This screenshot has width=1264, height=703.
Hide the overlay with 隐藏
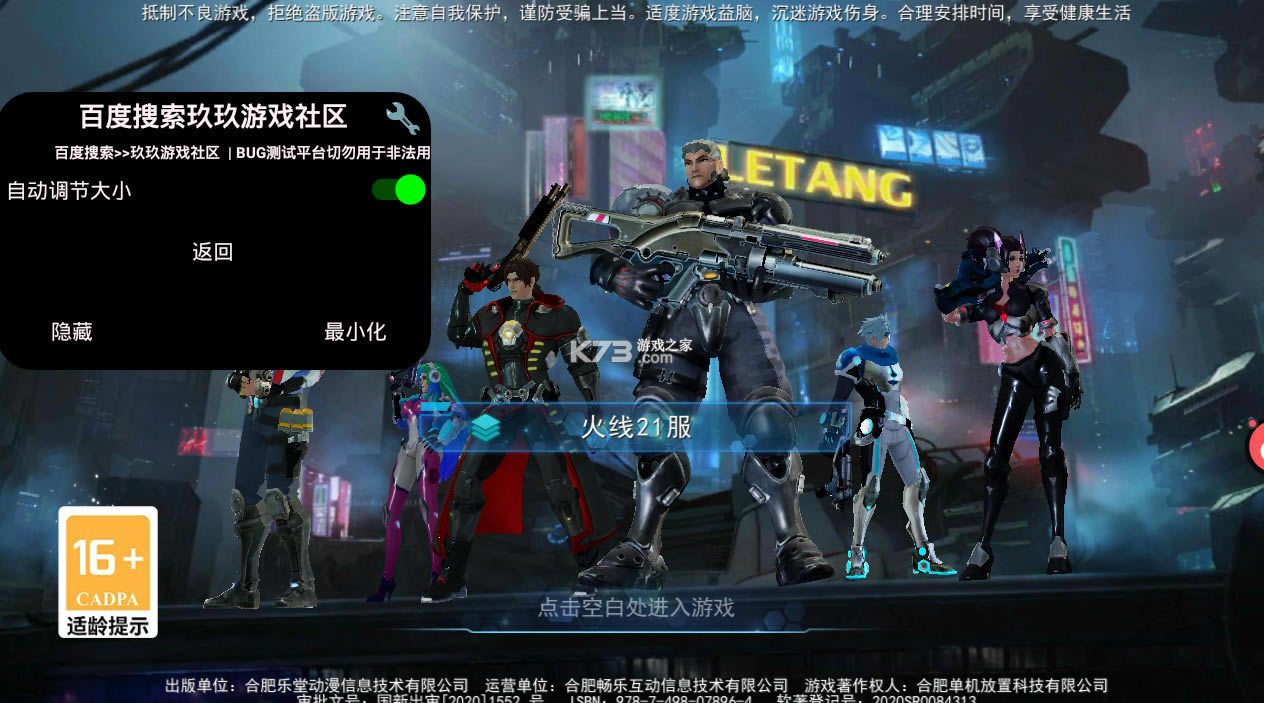pyautogui.click(x=72, y=332)
